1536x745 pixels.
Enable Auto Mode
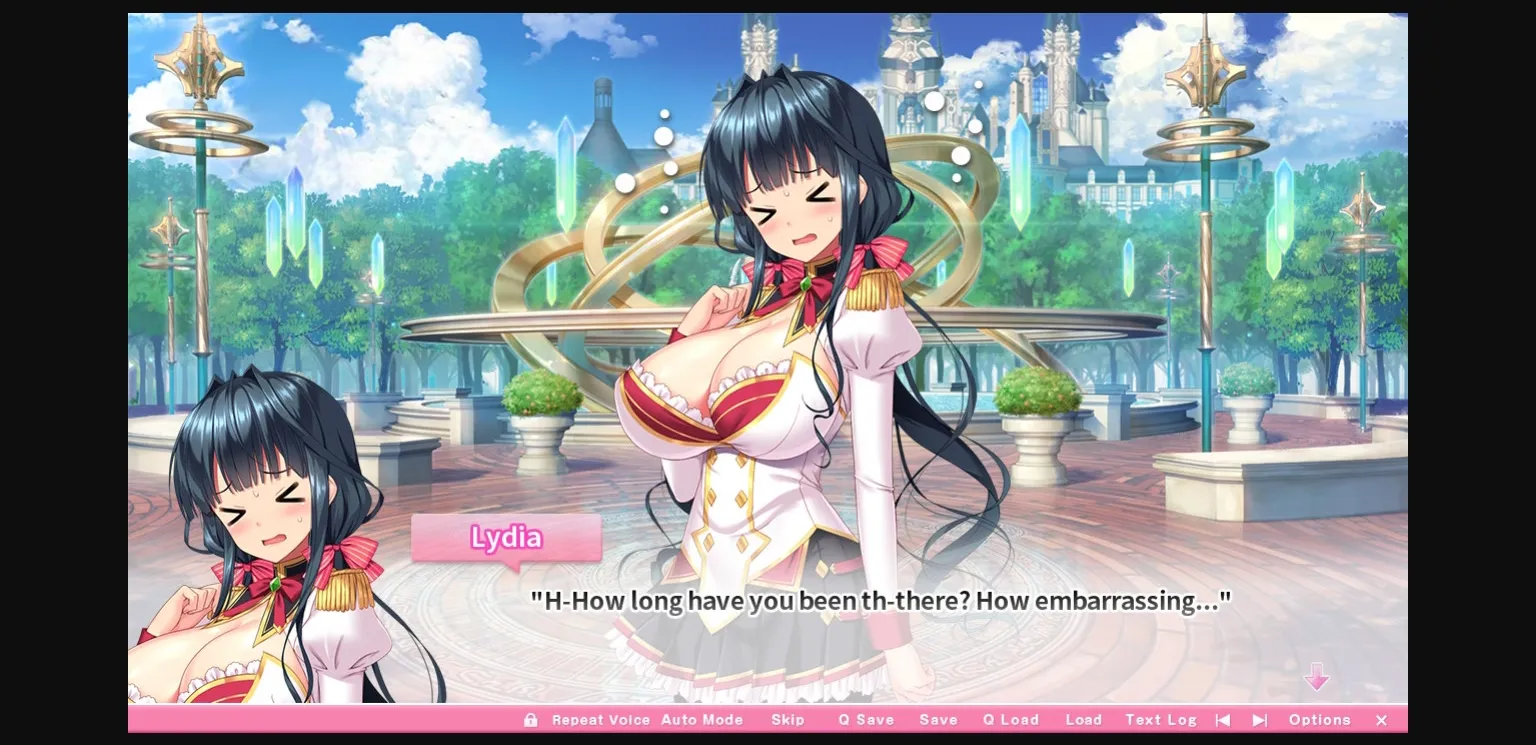pyautogui.click(x=702, y=719)
